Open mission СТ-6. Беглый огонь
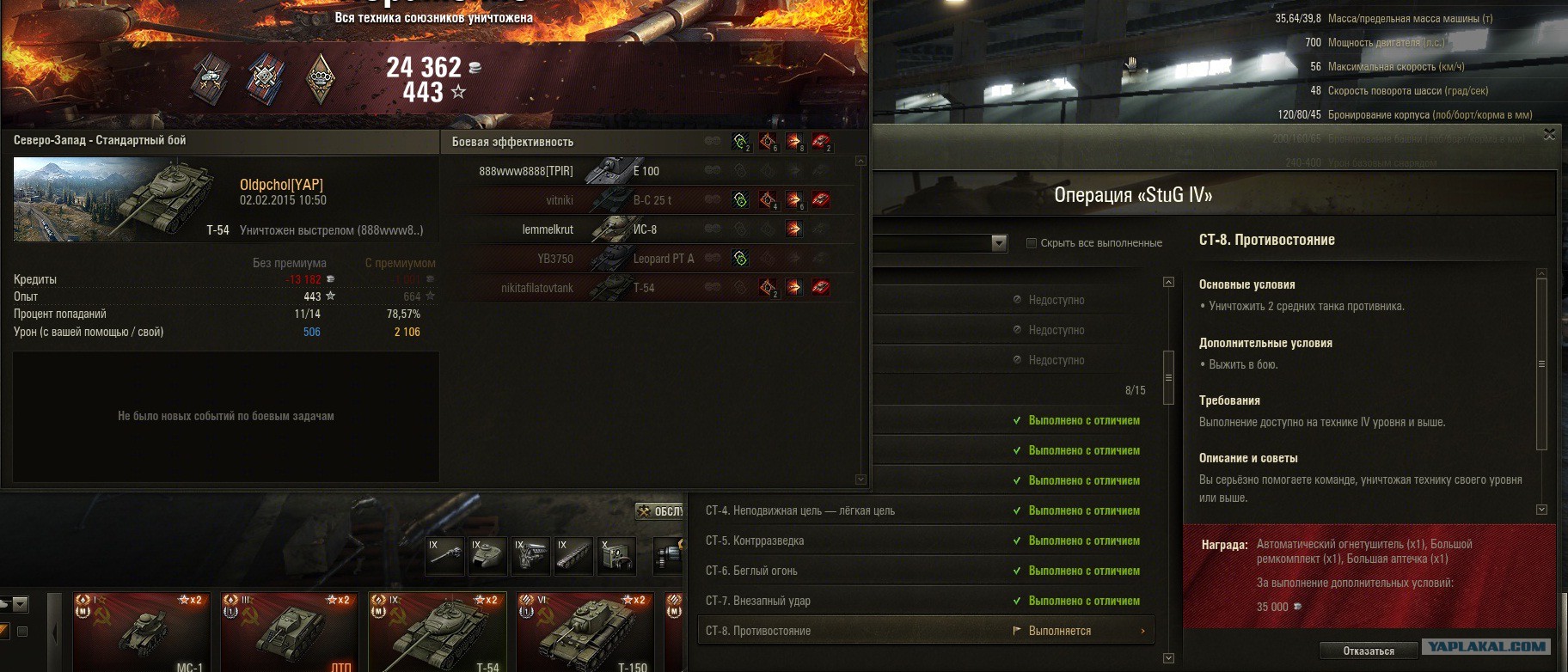This screenshot has height=672, width=1568. click(x=925, y=571)
